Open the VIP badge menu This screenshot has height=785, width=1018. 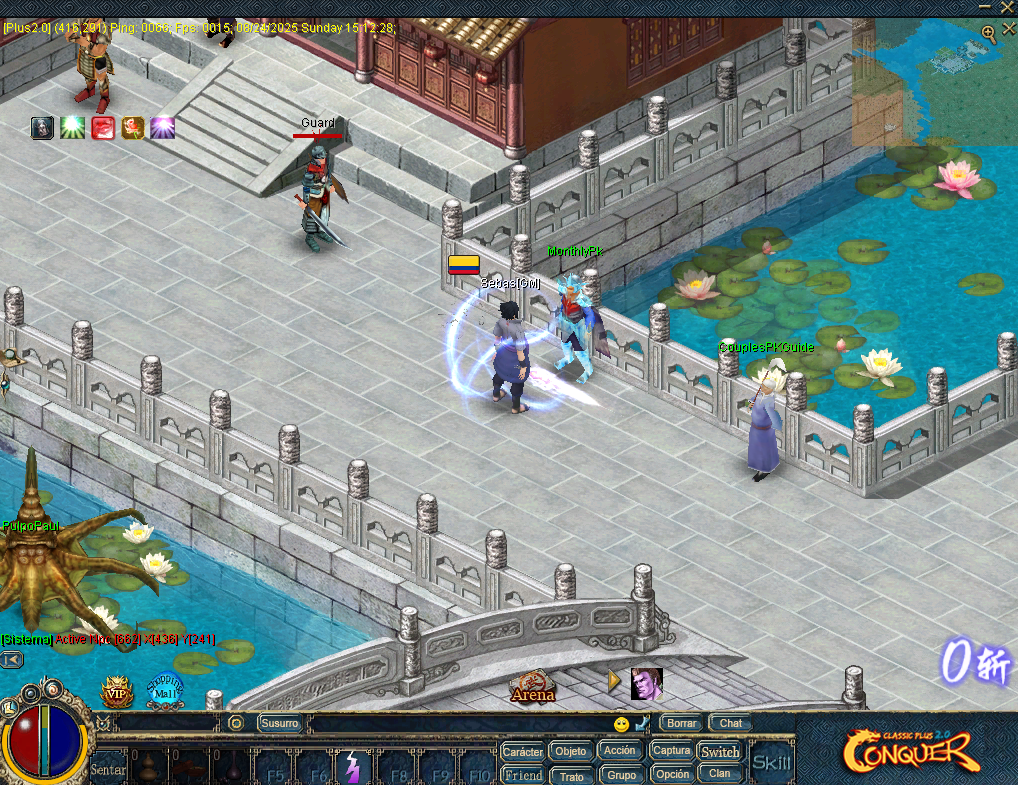(x=117, y=691)
